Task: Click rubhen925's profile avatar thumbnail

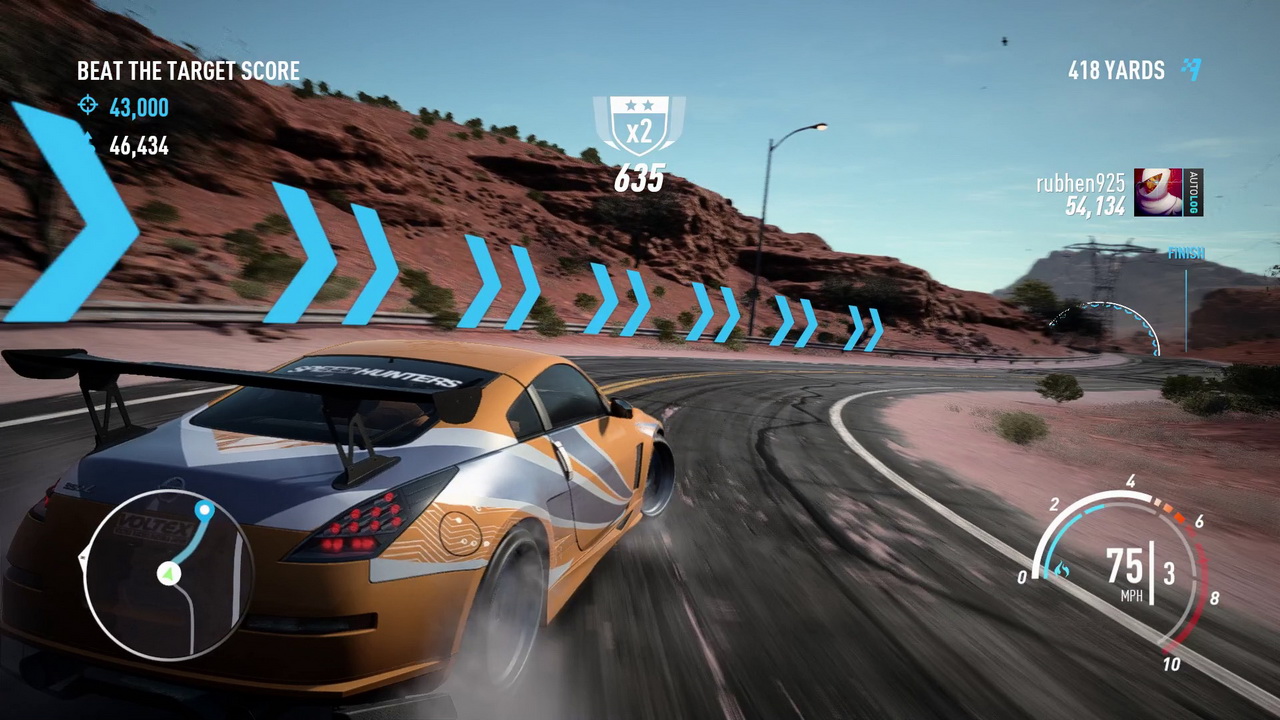Action: [1158, 192]
